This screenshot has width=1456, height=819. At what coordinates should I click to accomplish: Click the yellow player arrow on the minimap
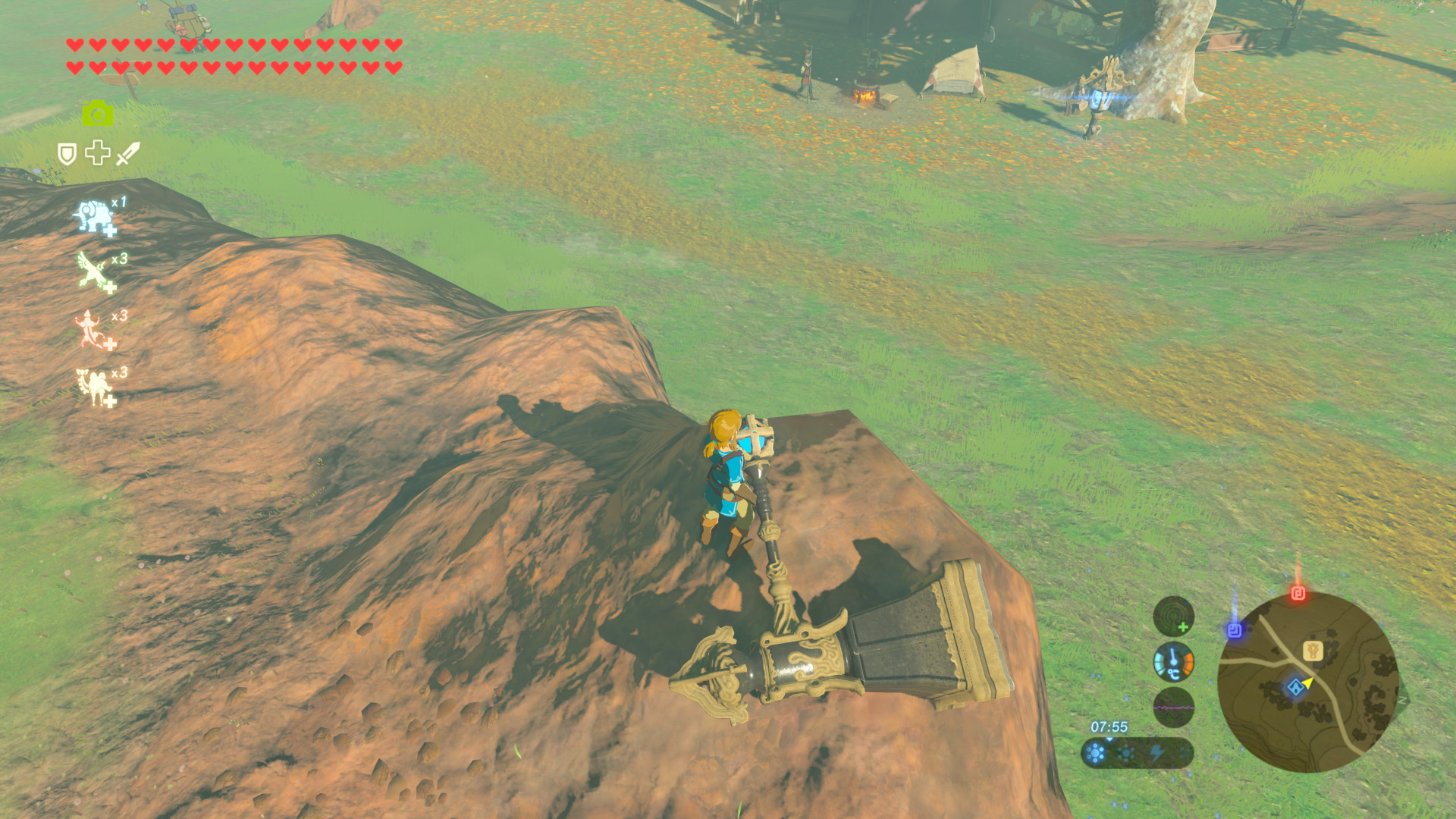click(x=1308, y=685)
